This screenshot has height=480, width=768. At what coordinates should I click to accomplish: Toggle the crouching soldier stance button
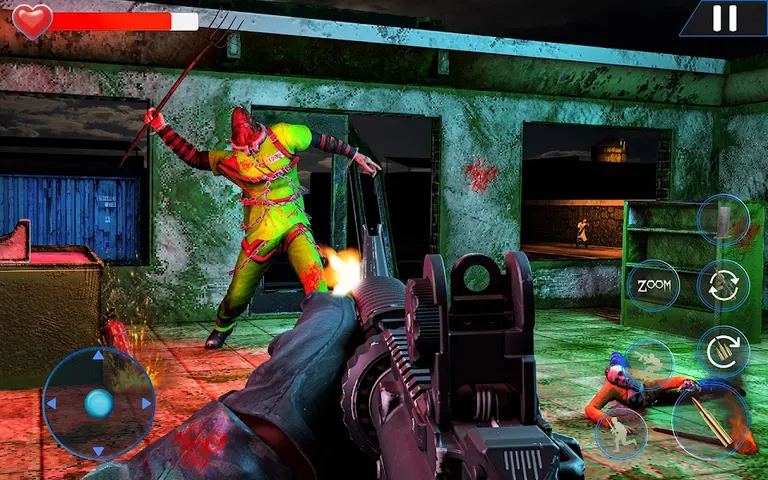pyautogui.click(x=620, y=431)
